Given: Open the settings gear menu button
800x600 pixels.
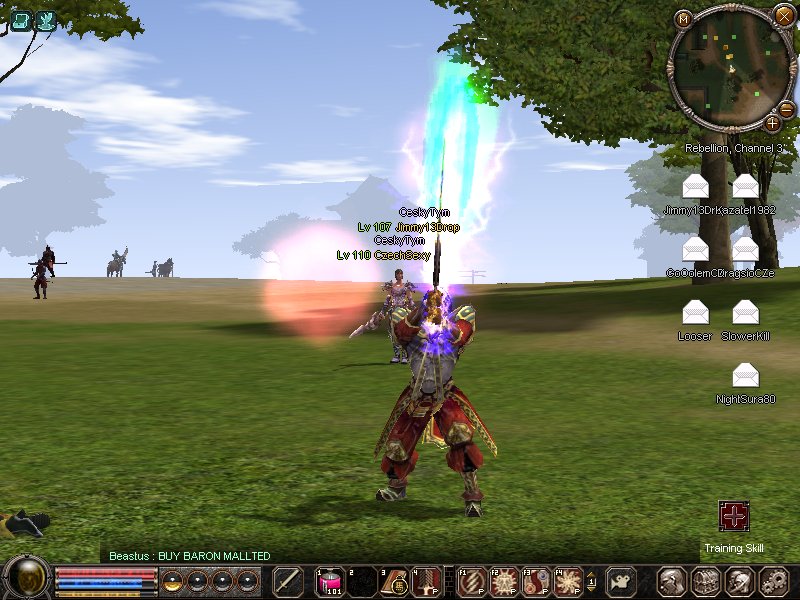Looking at the screenshot, I should pyautogui.click(x=773, y=581).
